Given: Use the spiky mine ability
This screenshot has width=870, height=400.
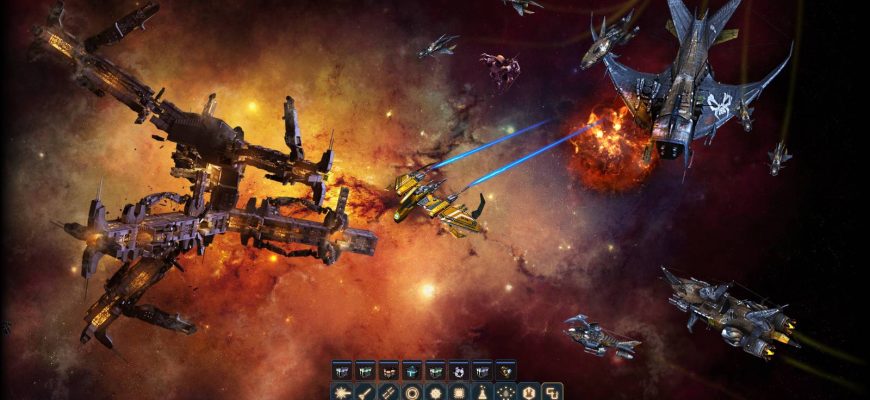Looking at the screenshot, I should point(435,392).
